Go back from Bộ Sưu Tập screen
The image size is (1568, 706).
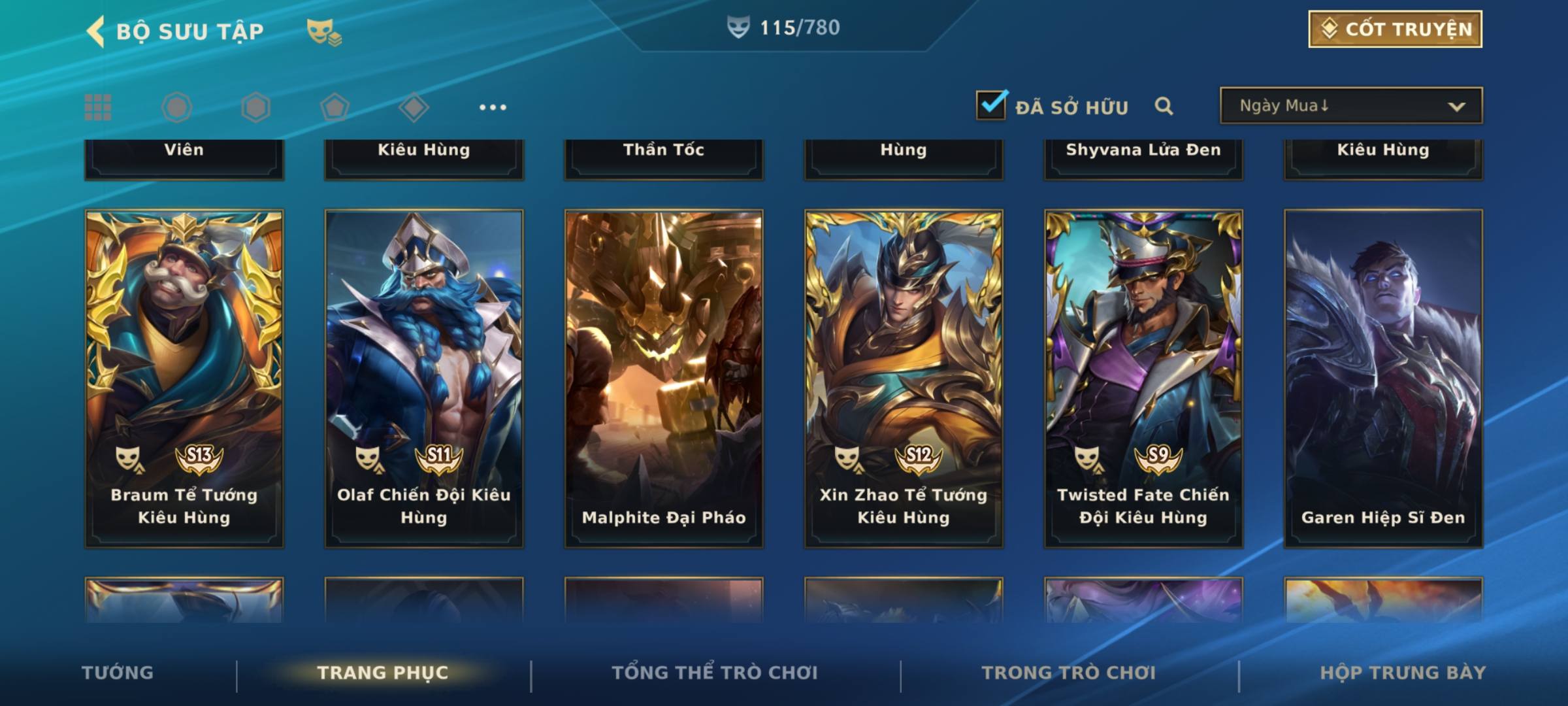[96, 31]
